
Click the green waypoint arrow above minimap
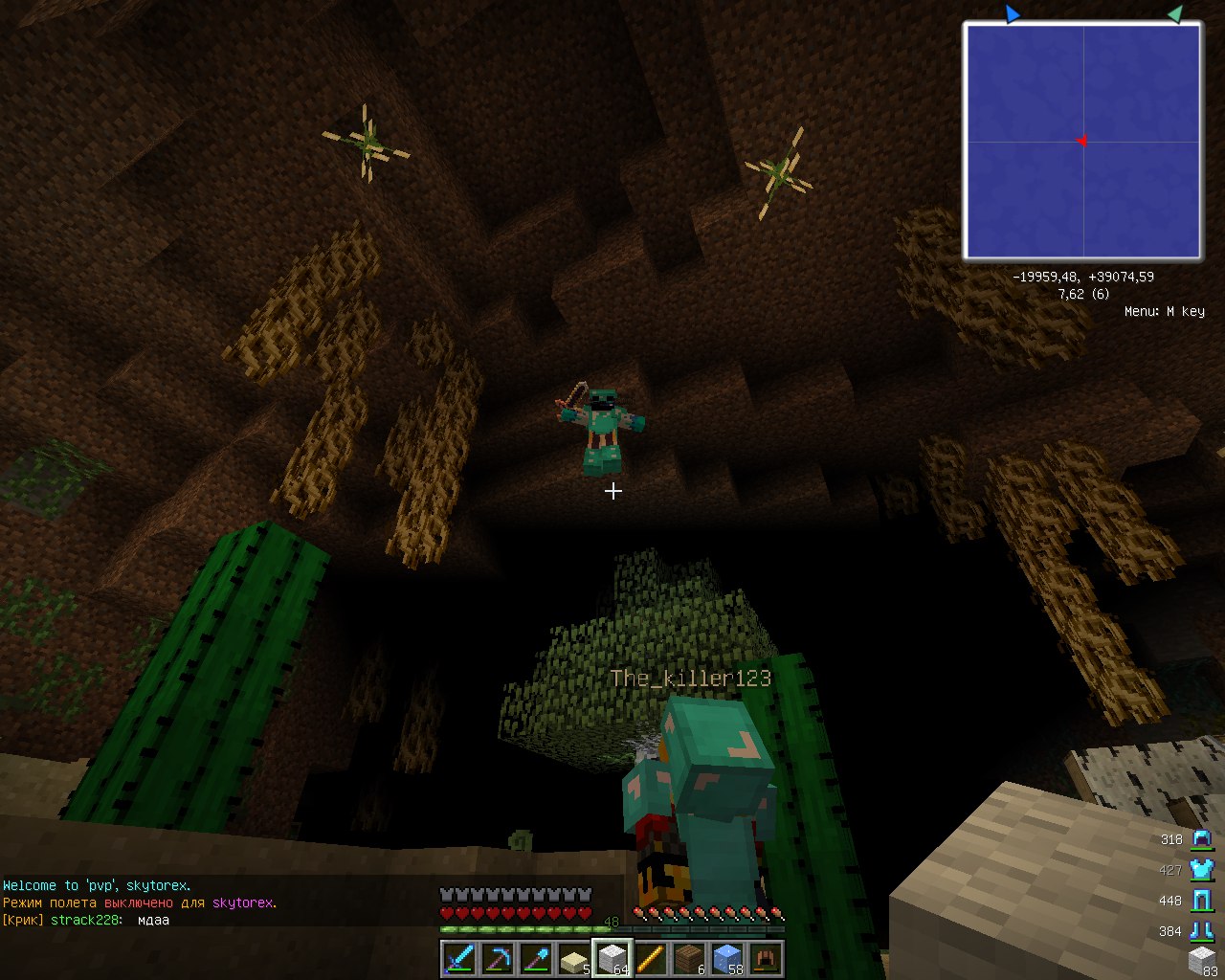(1175, 13)
